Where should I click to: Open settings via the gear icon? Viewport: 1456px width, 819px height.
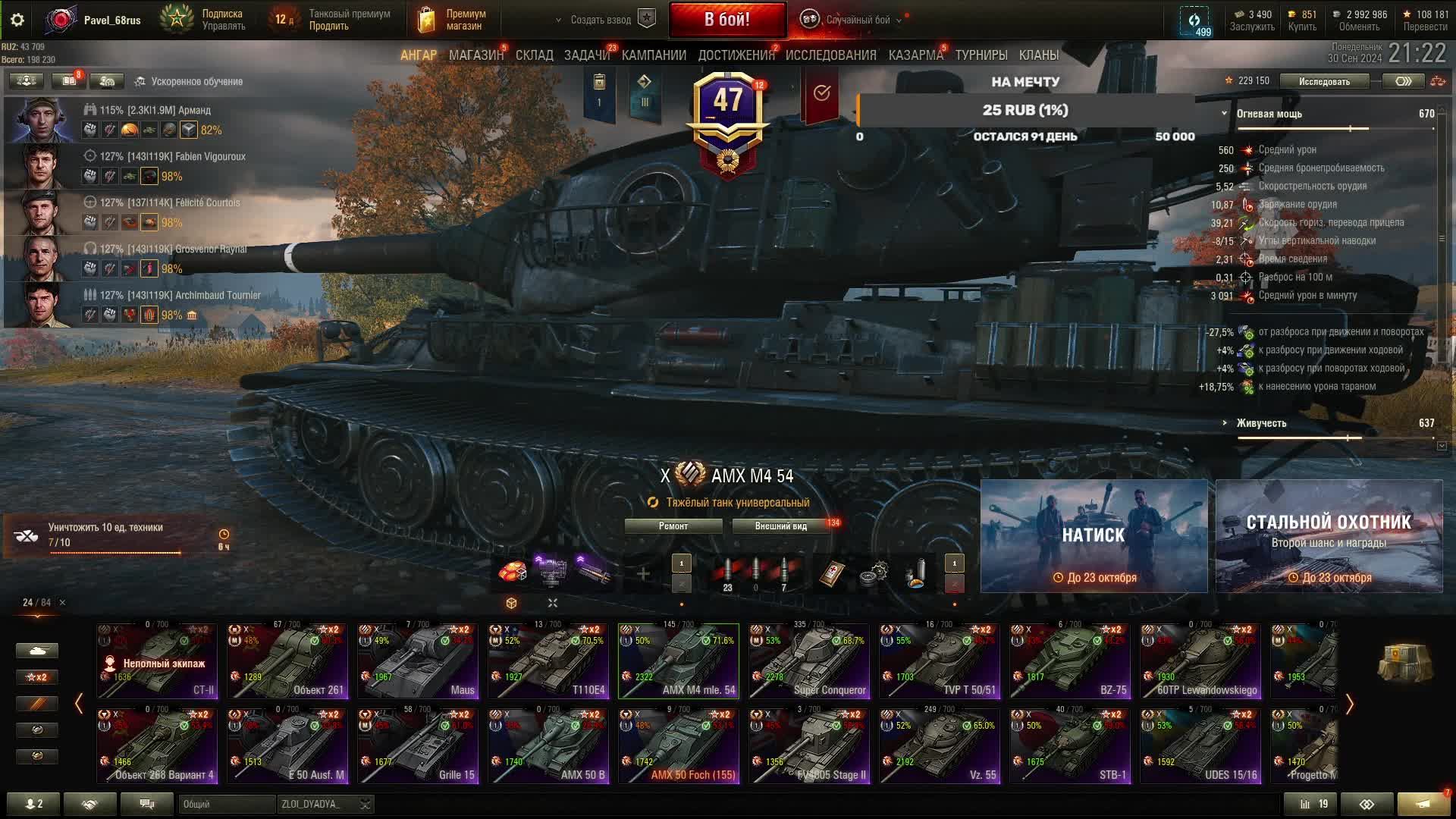(x=17, y=20)
